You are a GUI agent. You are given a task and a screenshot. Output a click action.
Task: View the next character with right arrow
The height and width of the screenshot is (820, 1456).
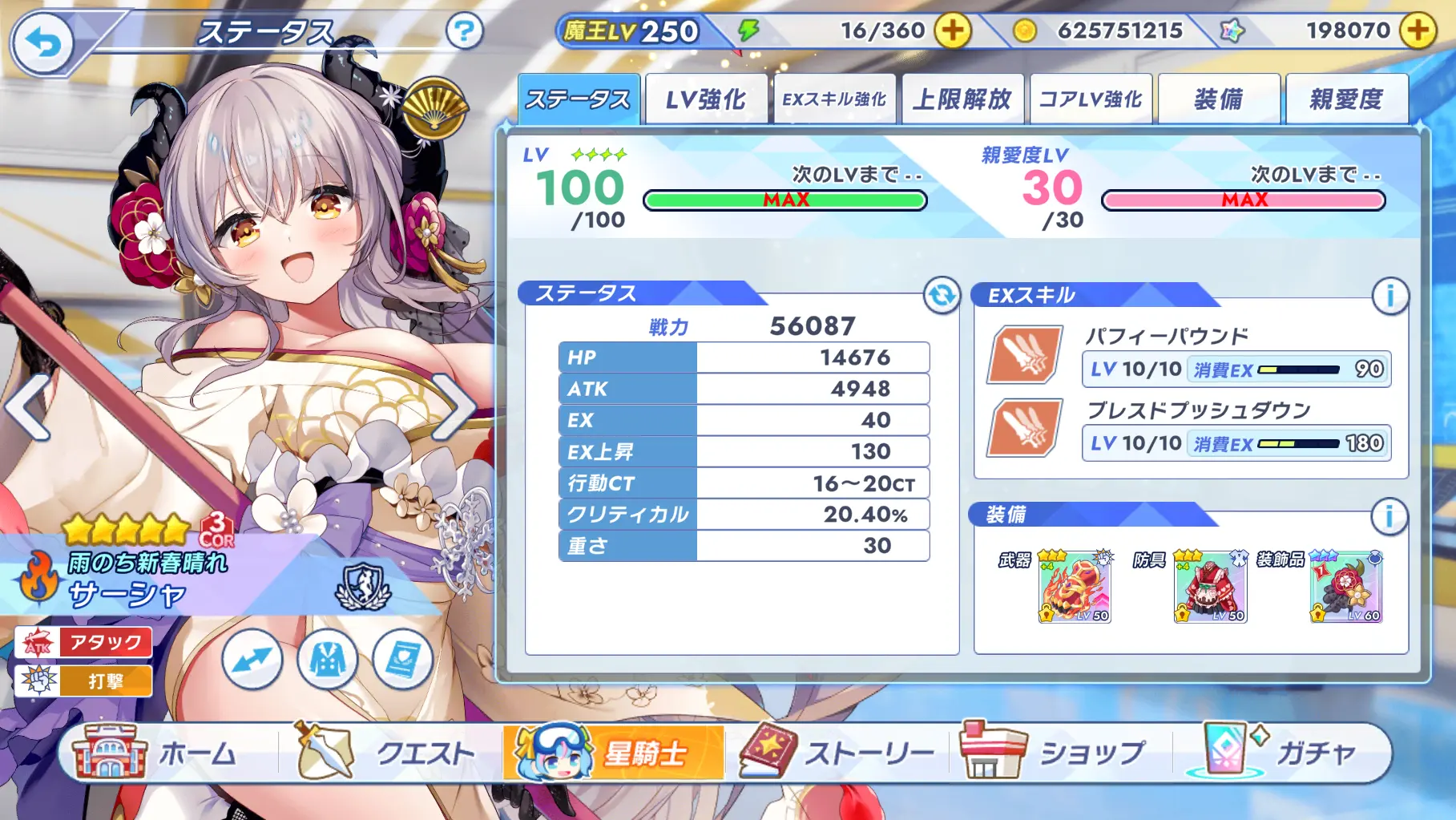[455, 407]
